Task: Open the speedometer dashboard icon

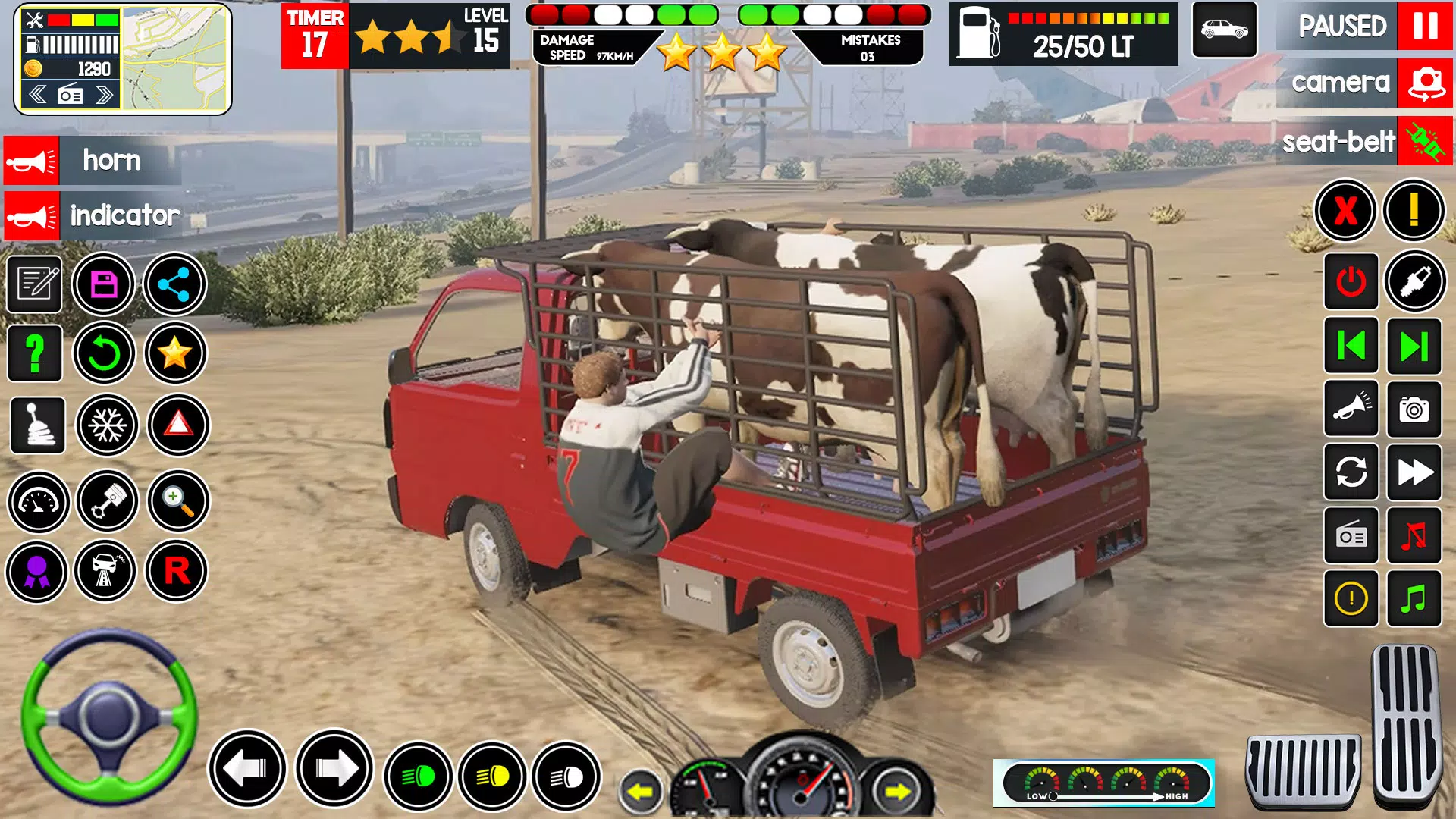Action: tap(36, 502)
